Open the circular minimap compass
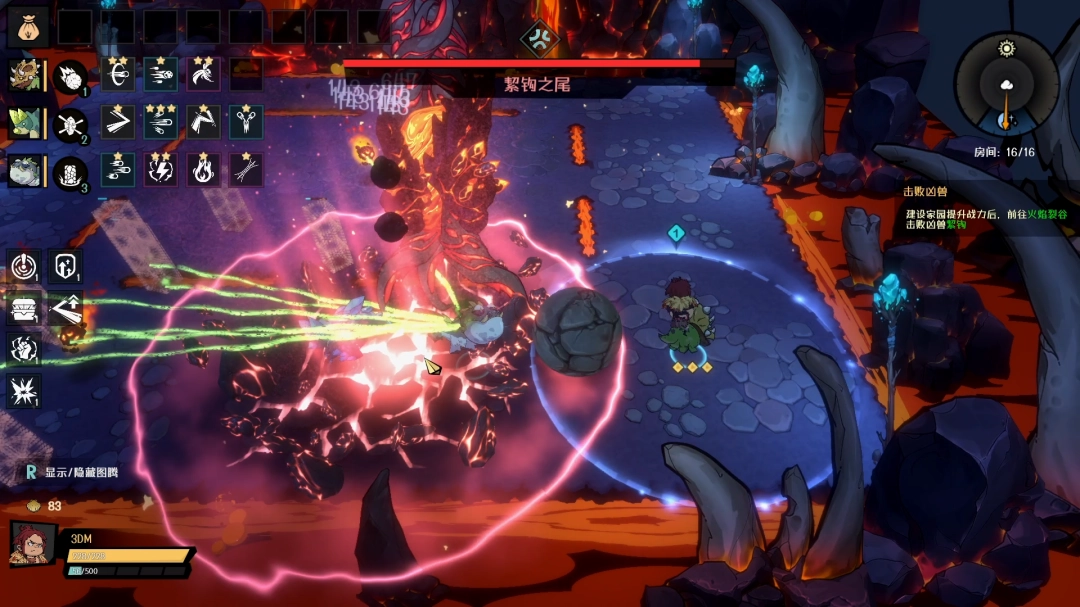Viewport: 1080px width, 607px height. pos(1005,84)
